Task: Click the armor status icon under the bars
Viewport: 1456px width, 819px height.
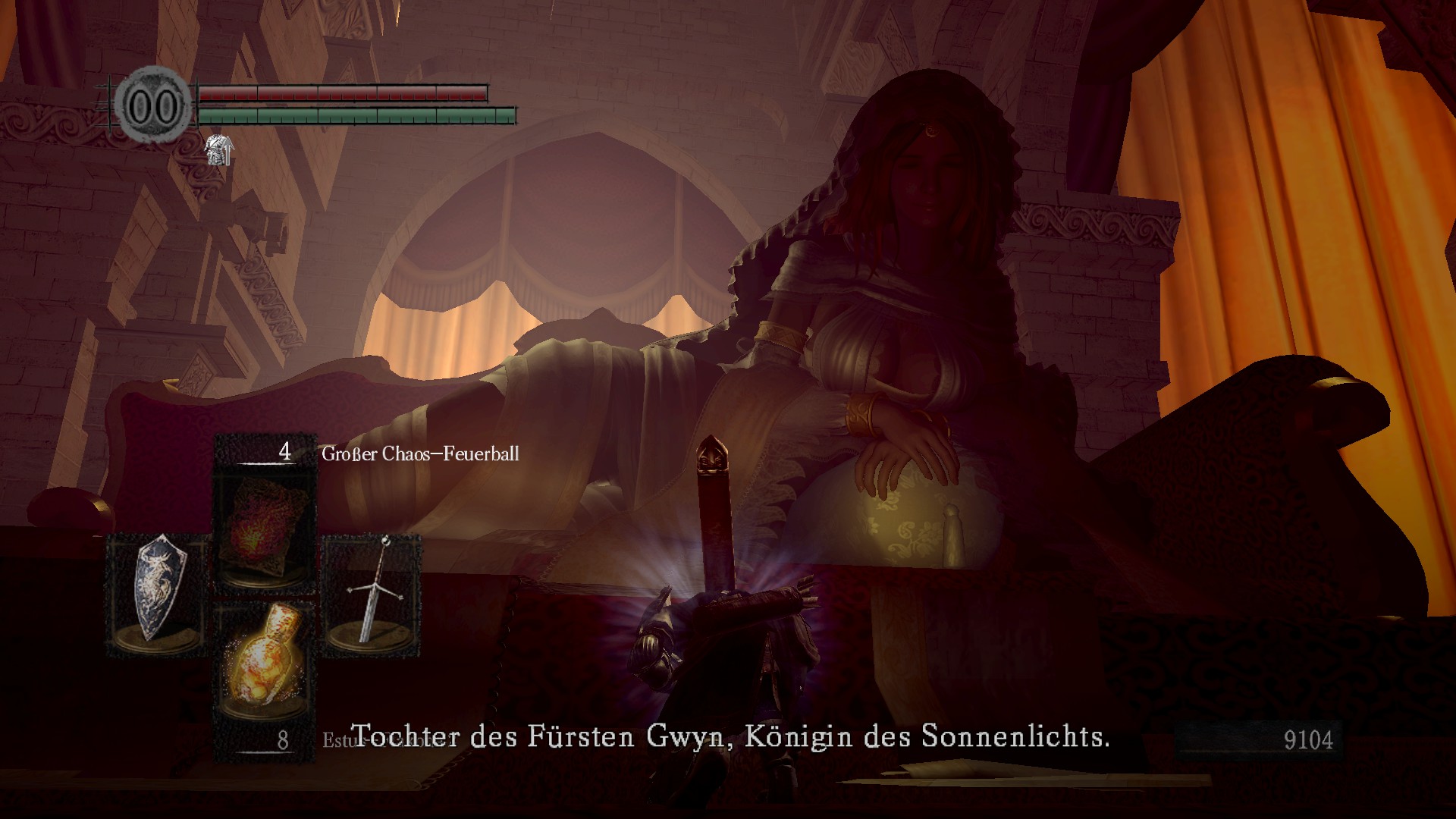Action: click(219, 149)
